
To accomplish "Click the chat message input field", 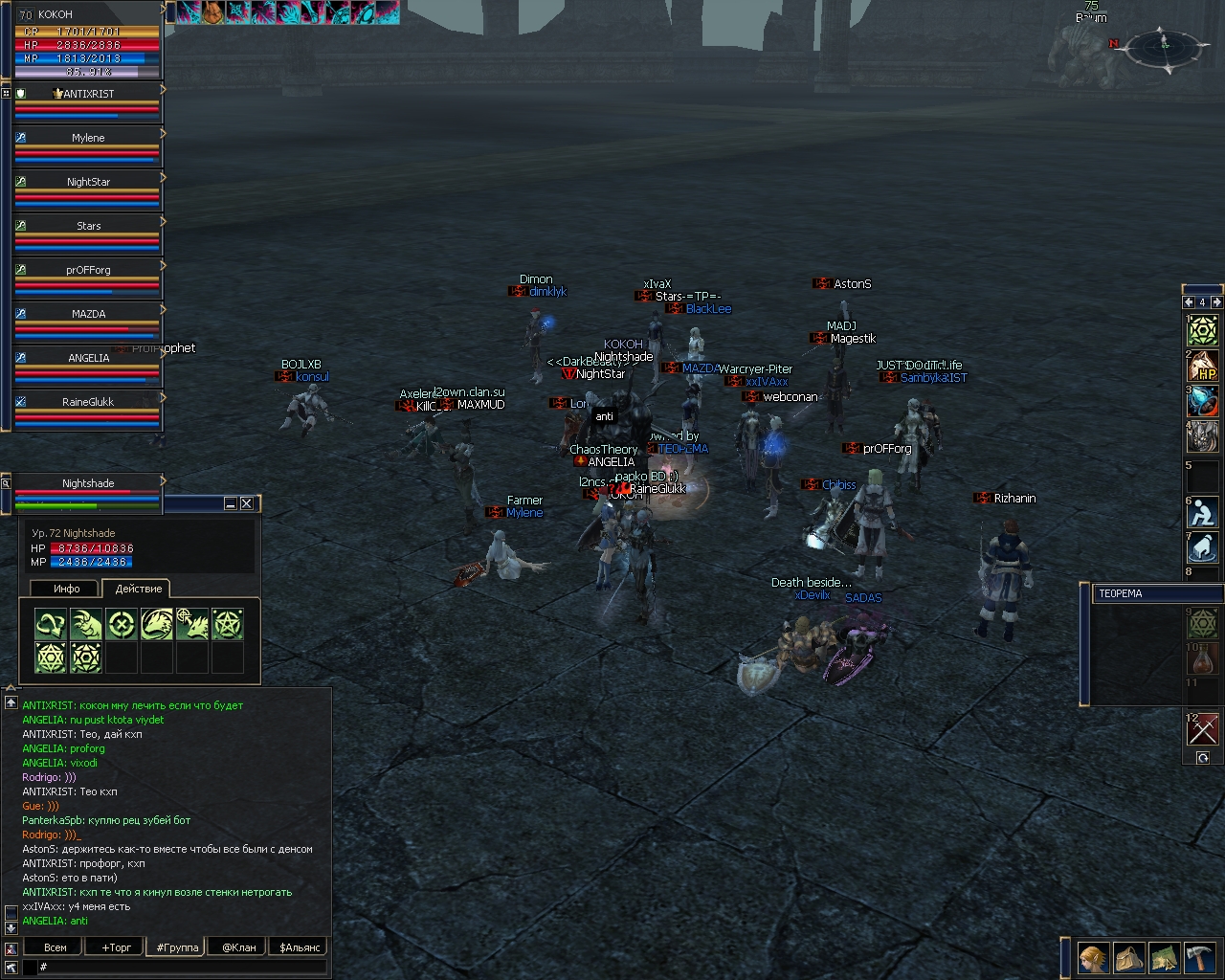I will (182, 968).
